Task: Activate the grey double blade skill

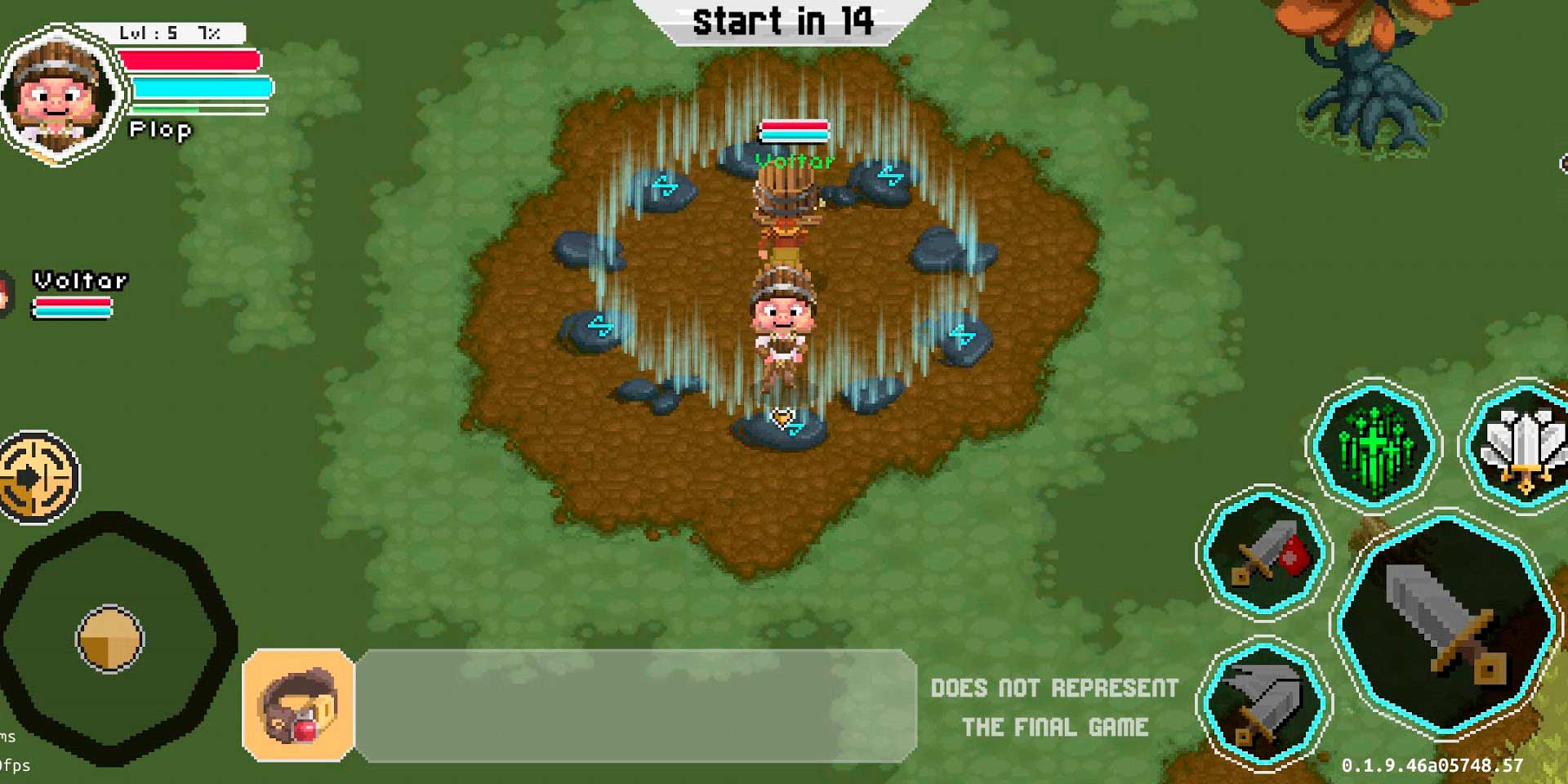Action: pyautogui.click(x=1263, y=704)
